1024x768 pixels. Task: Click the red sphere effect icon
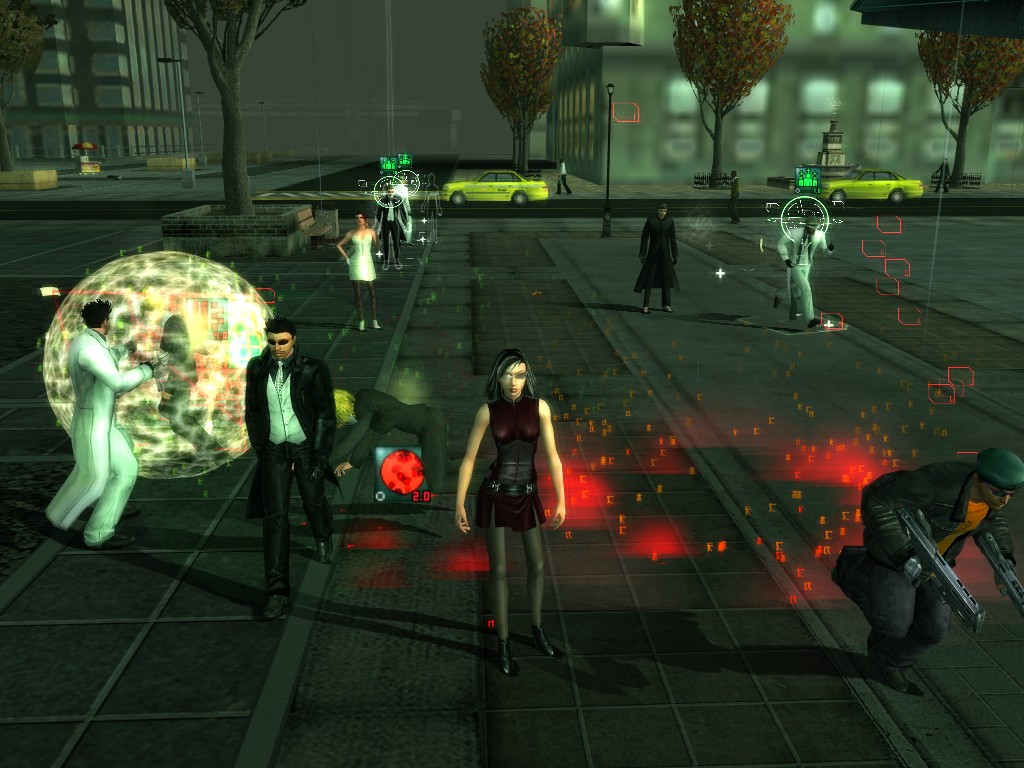point(399,472)
